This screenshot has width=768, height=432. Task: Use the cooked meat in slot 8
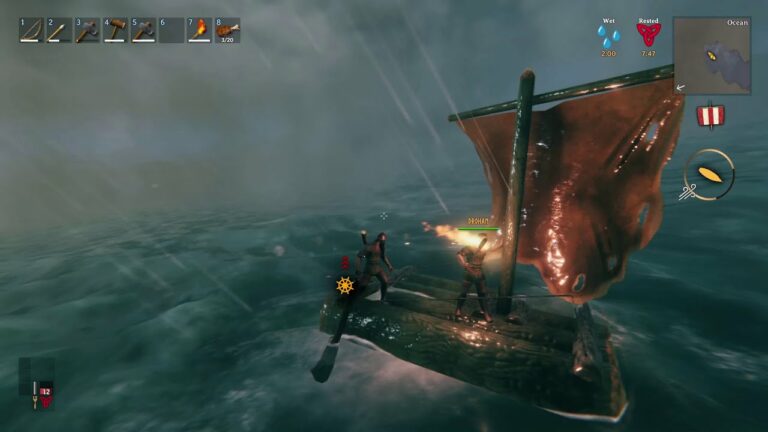(x=228, y=30)
